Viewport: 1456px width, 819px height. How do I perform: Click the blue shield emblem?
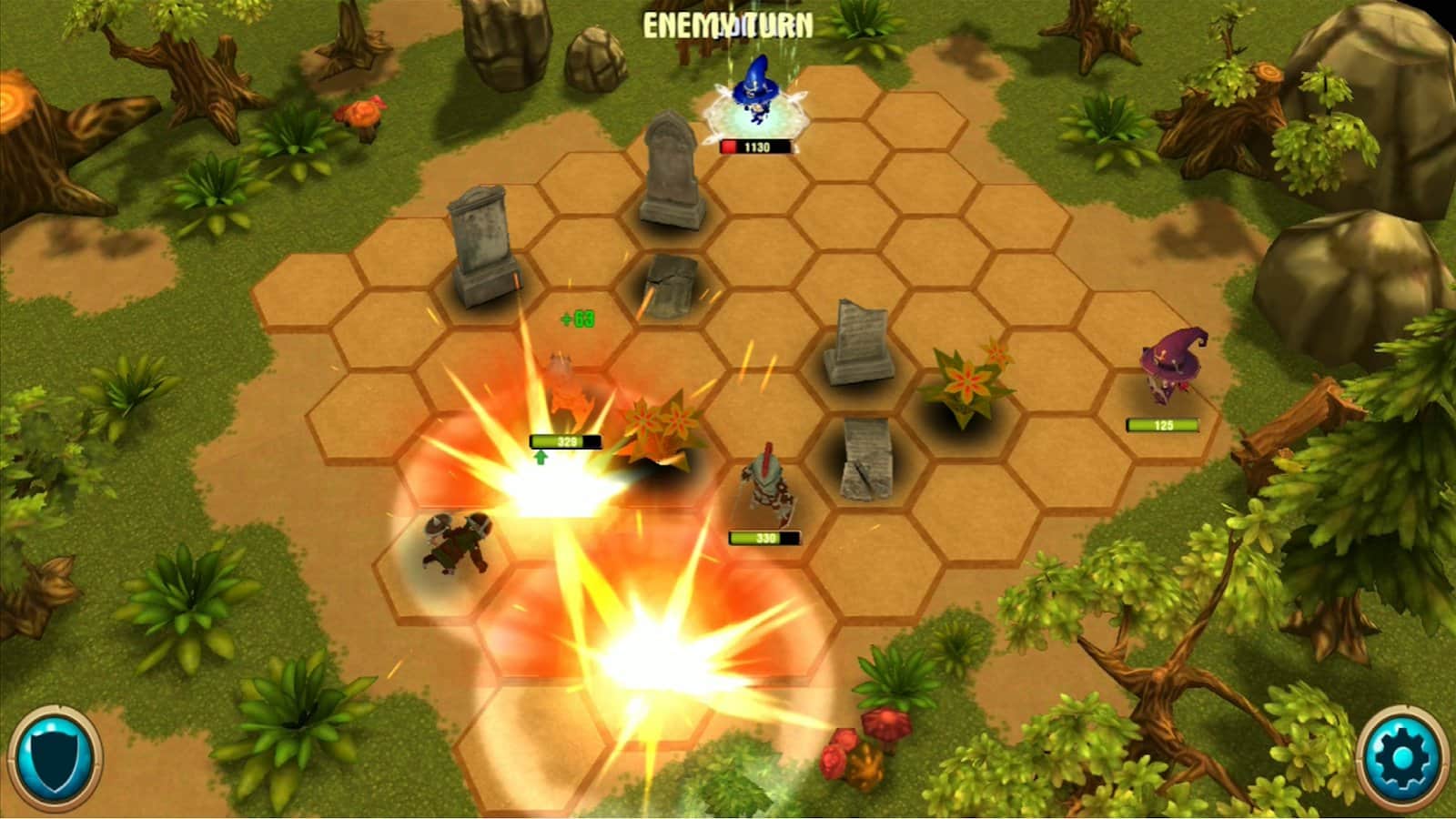55,759
